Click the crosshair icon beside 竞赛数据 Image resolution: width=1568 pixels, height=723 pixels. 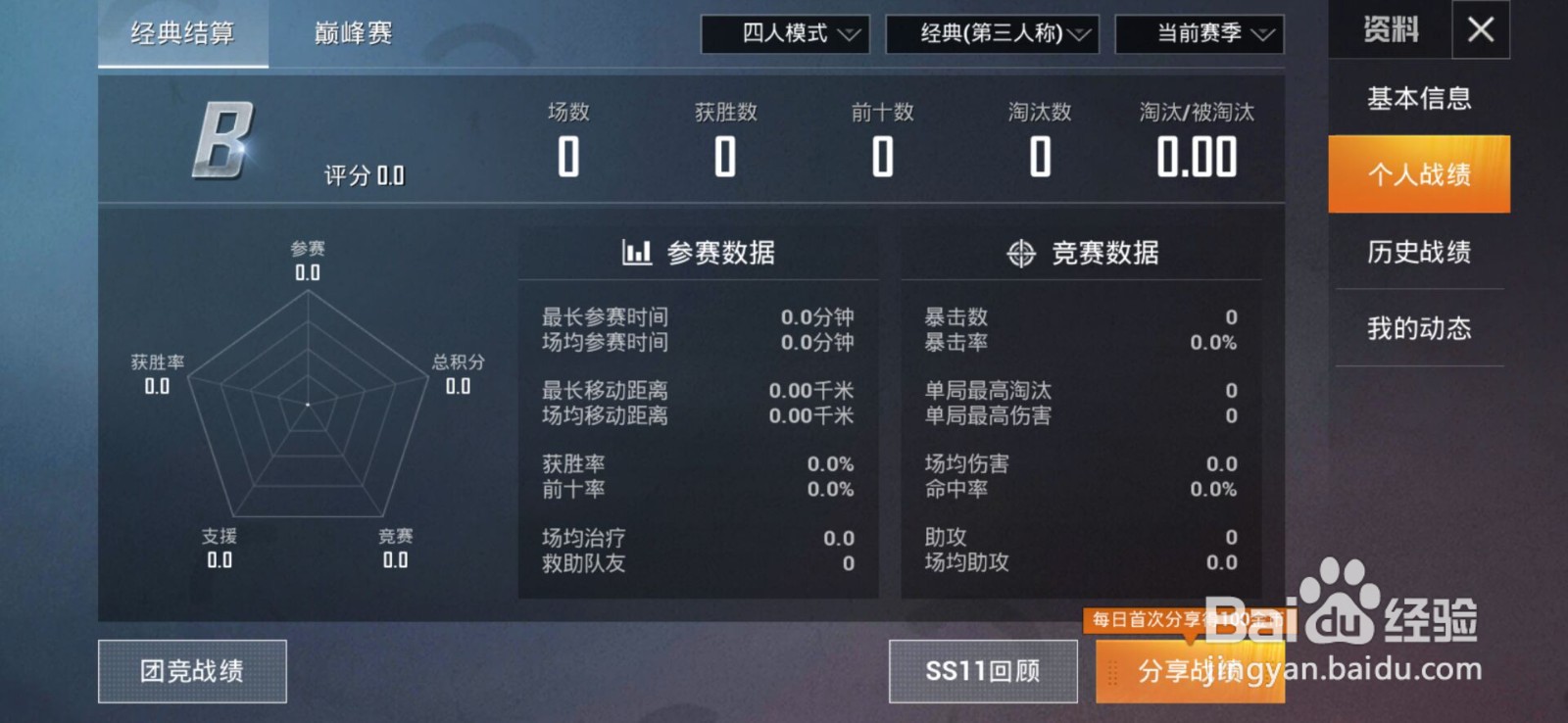[1022, 252]
